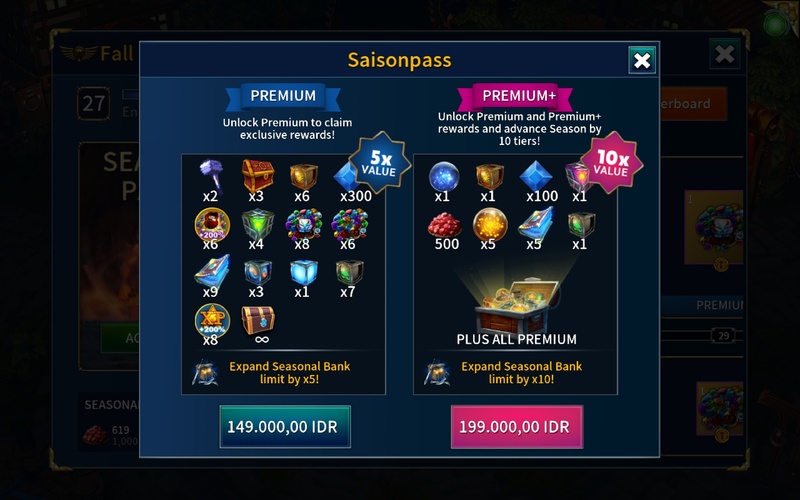Check the ice cube x1 reward
Screen dimensions: 800x500
(x=303, y=272)
